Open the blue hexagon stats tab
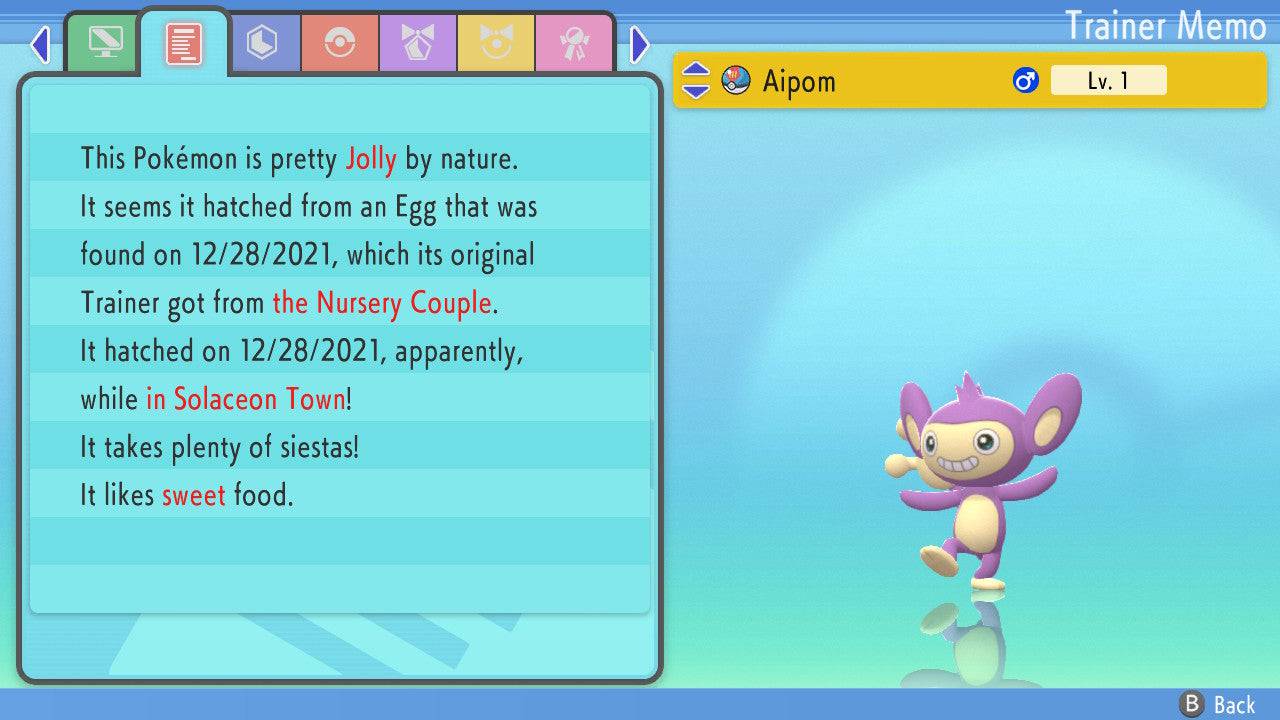 click(x=262, y=44)
